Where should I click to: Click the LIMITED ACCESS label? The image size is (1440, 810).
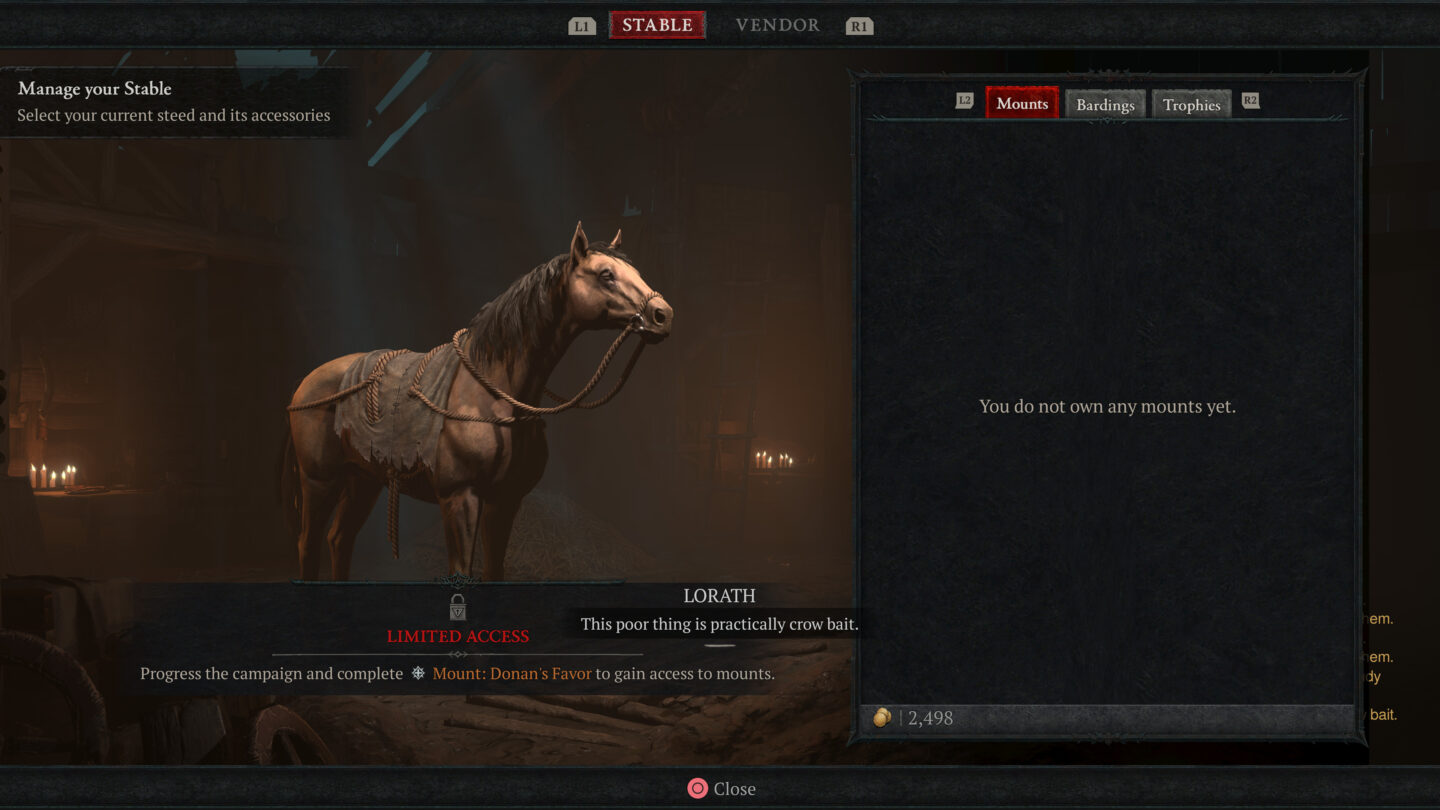458,636
